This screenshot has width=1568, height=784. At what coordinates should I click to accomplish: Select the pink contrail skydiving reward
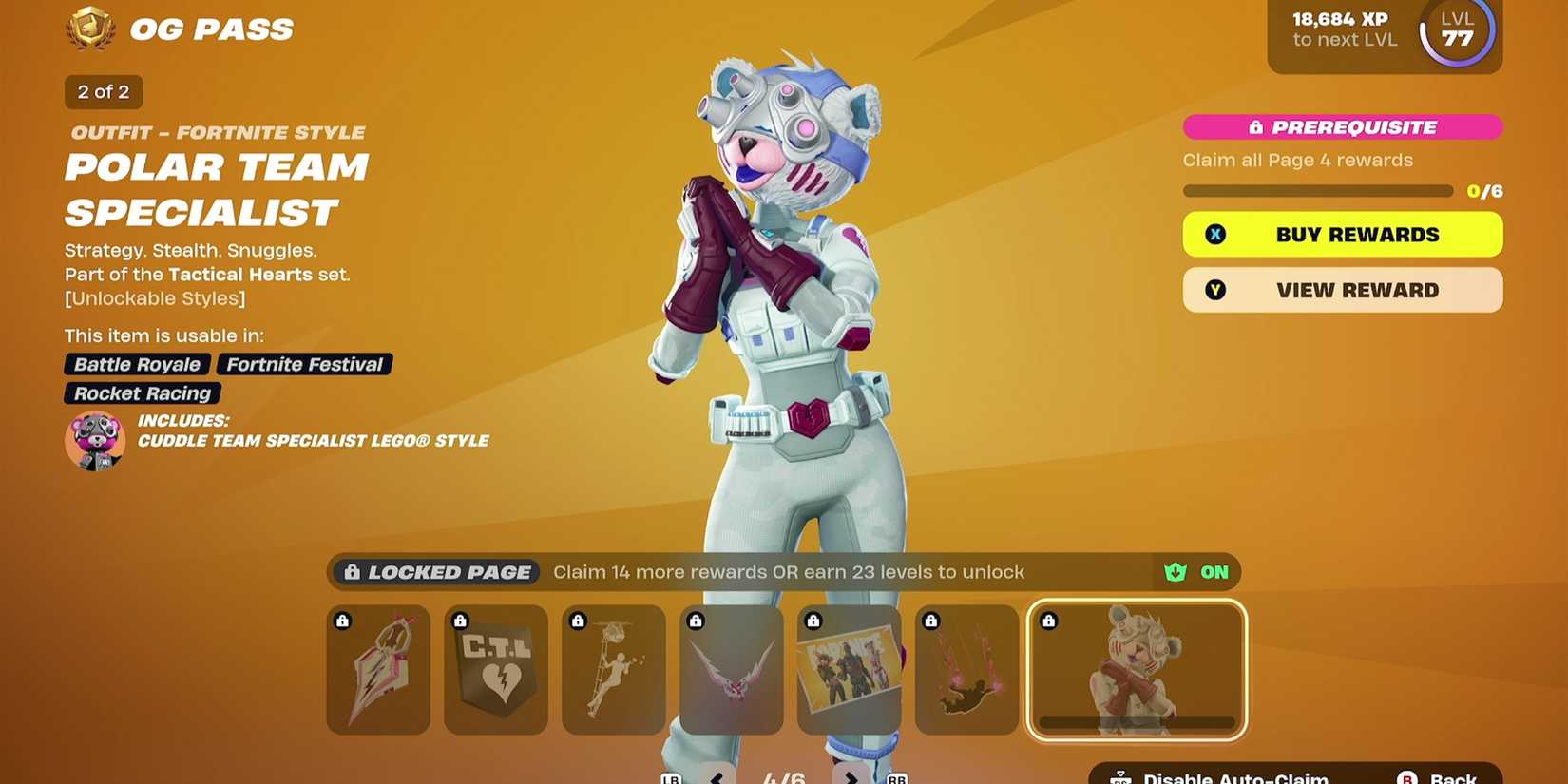[966, 670]
